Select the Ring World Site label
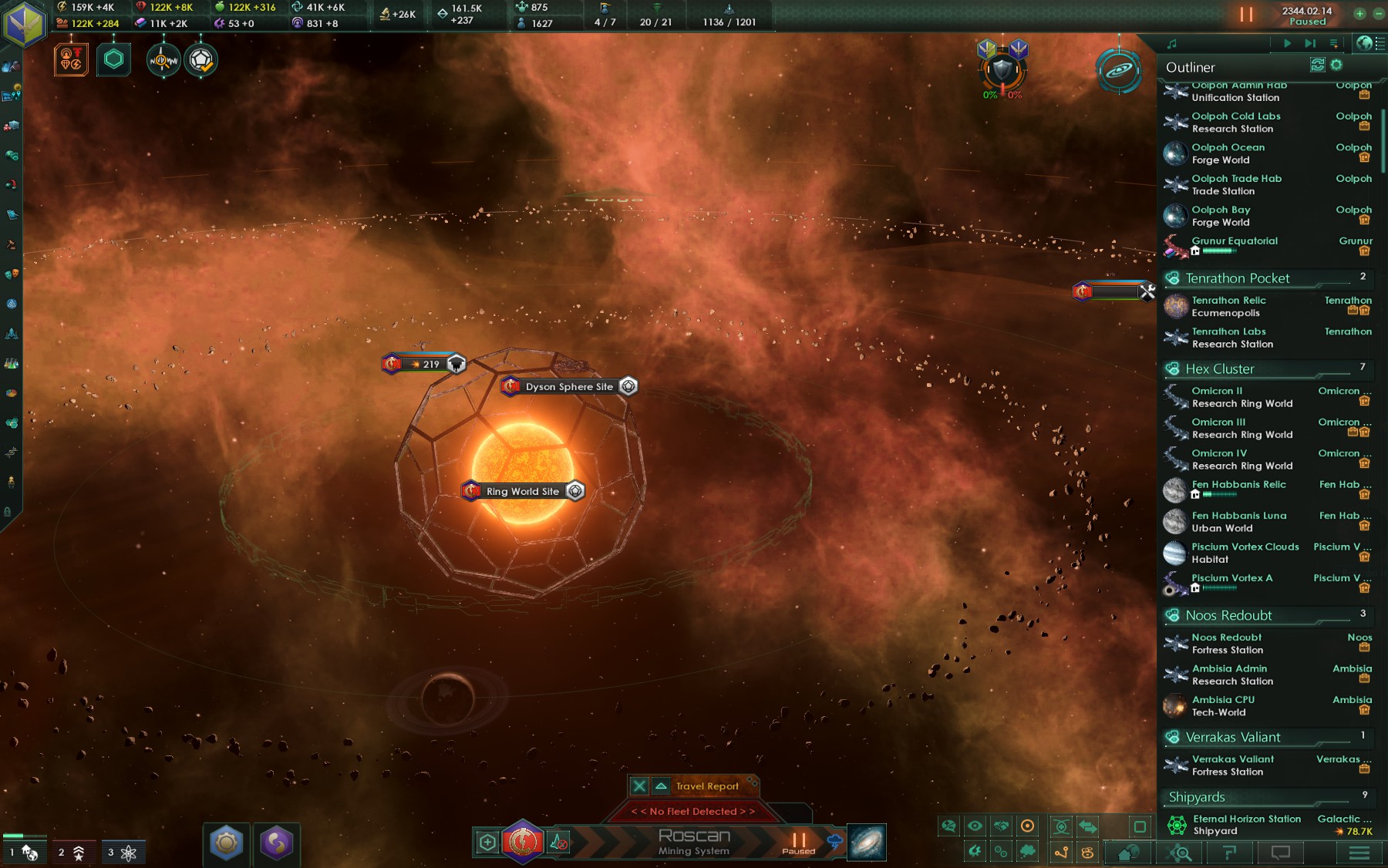The width and height of the screenshot is (1388, 868). pos(523,491)
